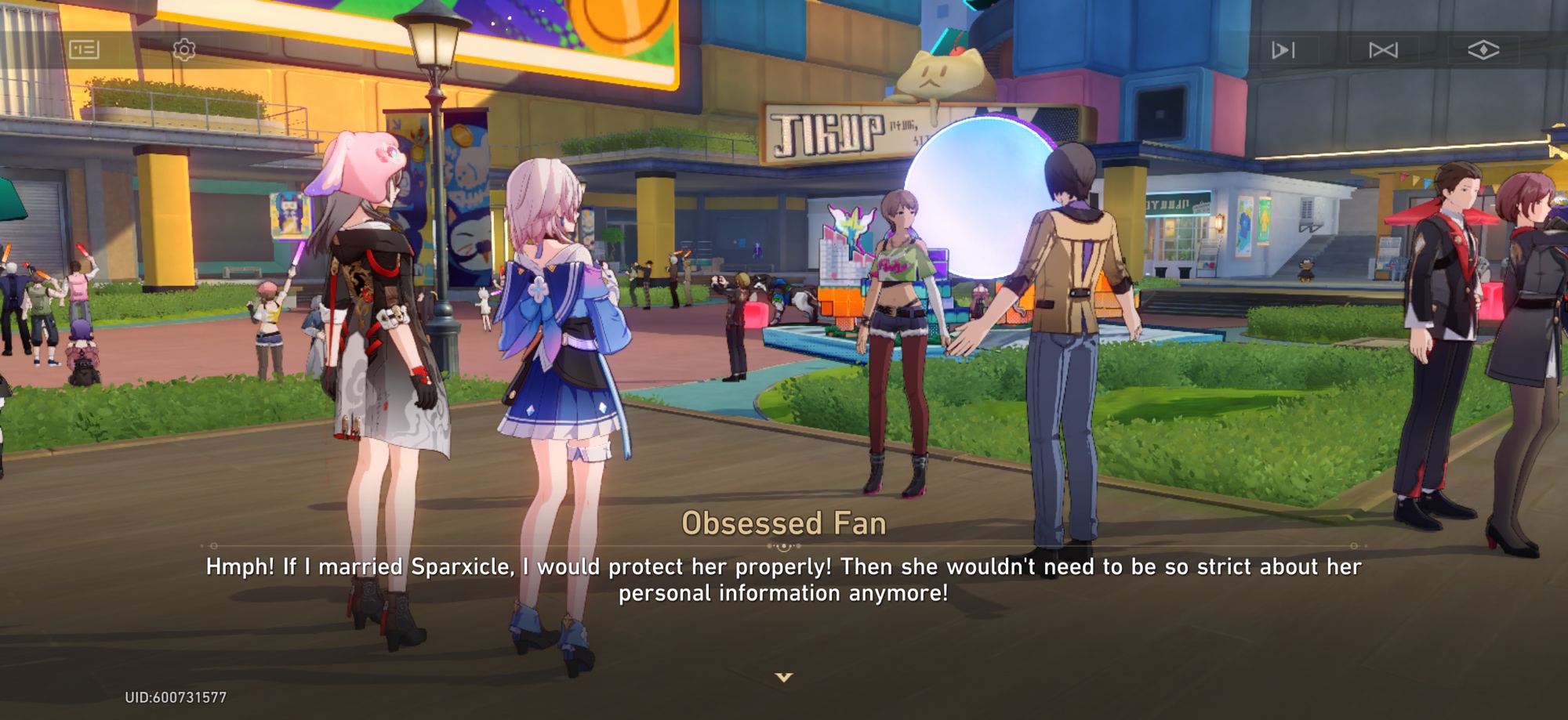Skip the current dialogue scene
Screen dimensions: 1568x720
point(1383,50)
